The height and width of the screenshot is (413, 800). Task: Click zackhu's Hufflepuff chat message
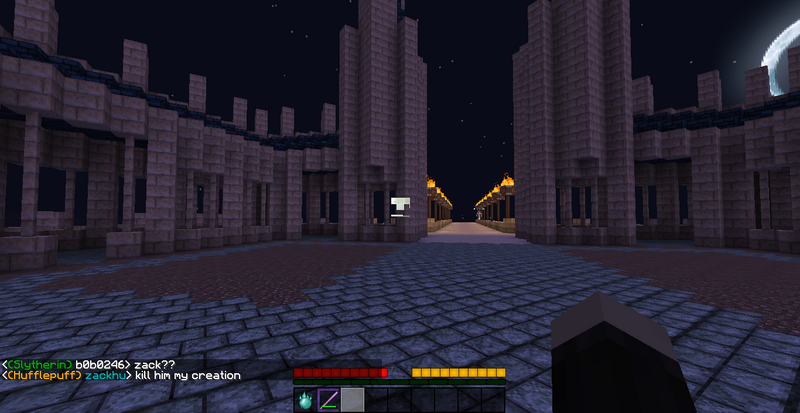click(122, 376)
